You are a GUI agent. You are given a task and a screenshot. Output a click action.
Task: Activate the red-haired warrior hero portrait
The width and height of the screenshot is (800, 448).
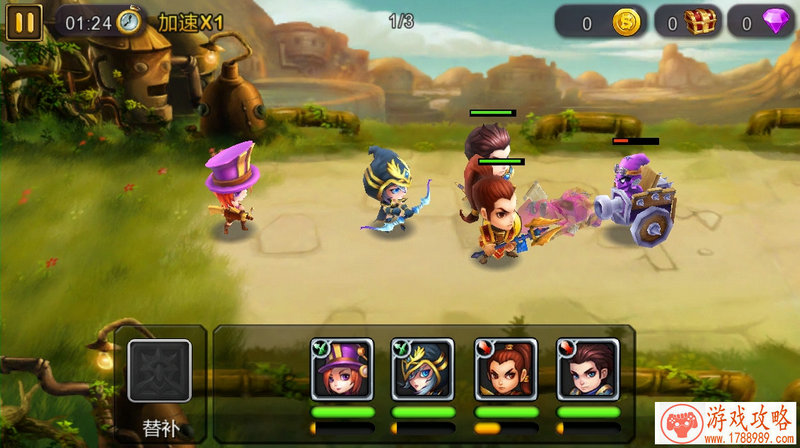point(505,370)
